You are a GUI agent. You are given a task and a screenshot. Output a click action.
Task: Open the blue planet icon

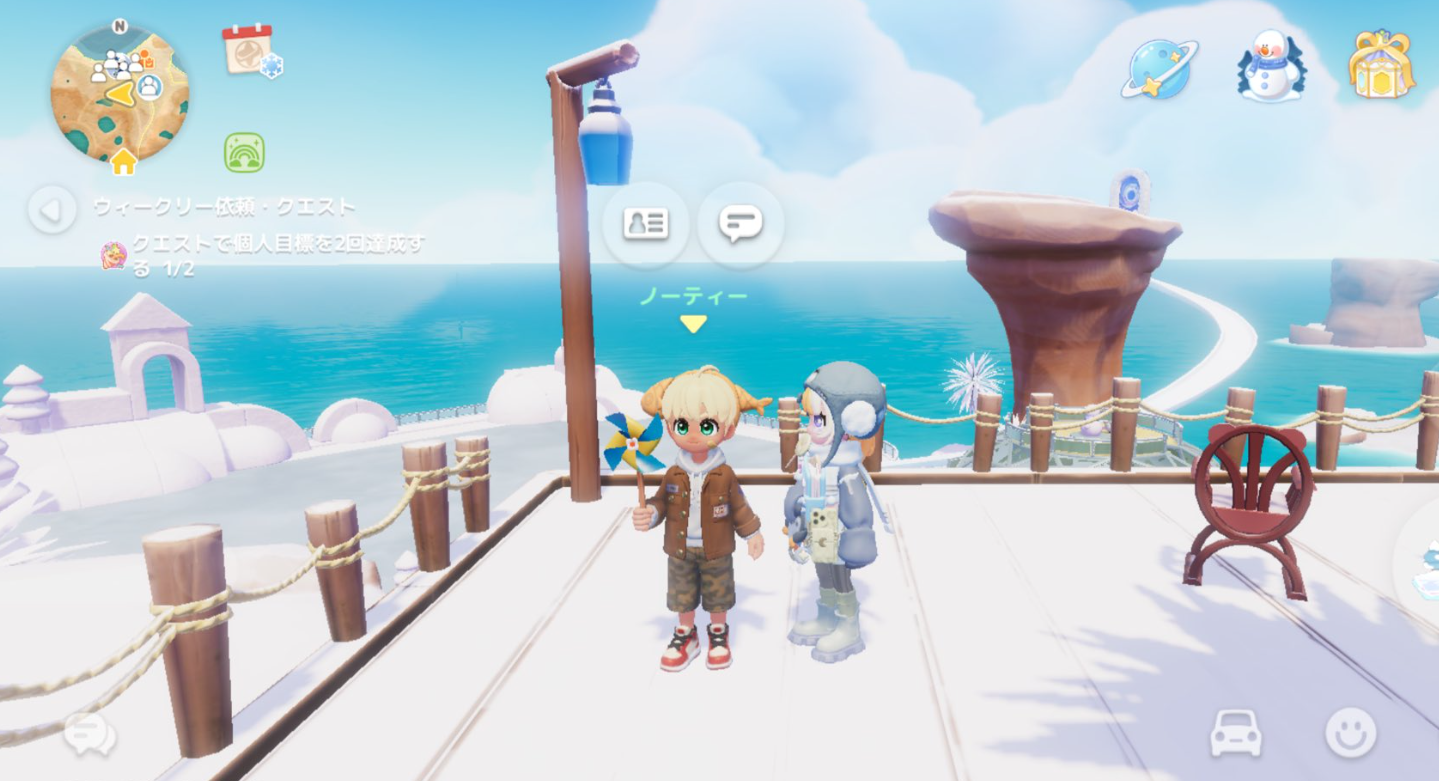tap(1158, 69)
